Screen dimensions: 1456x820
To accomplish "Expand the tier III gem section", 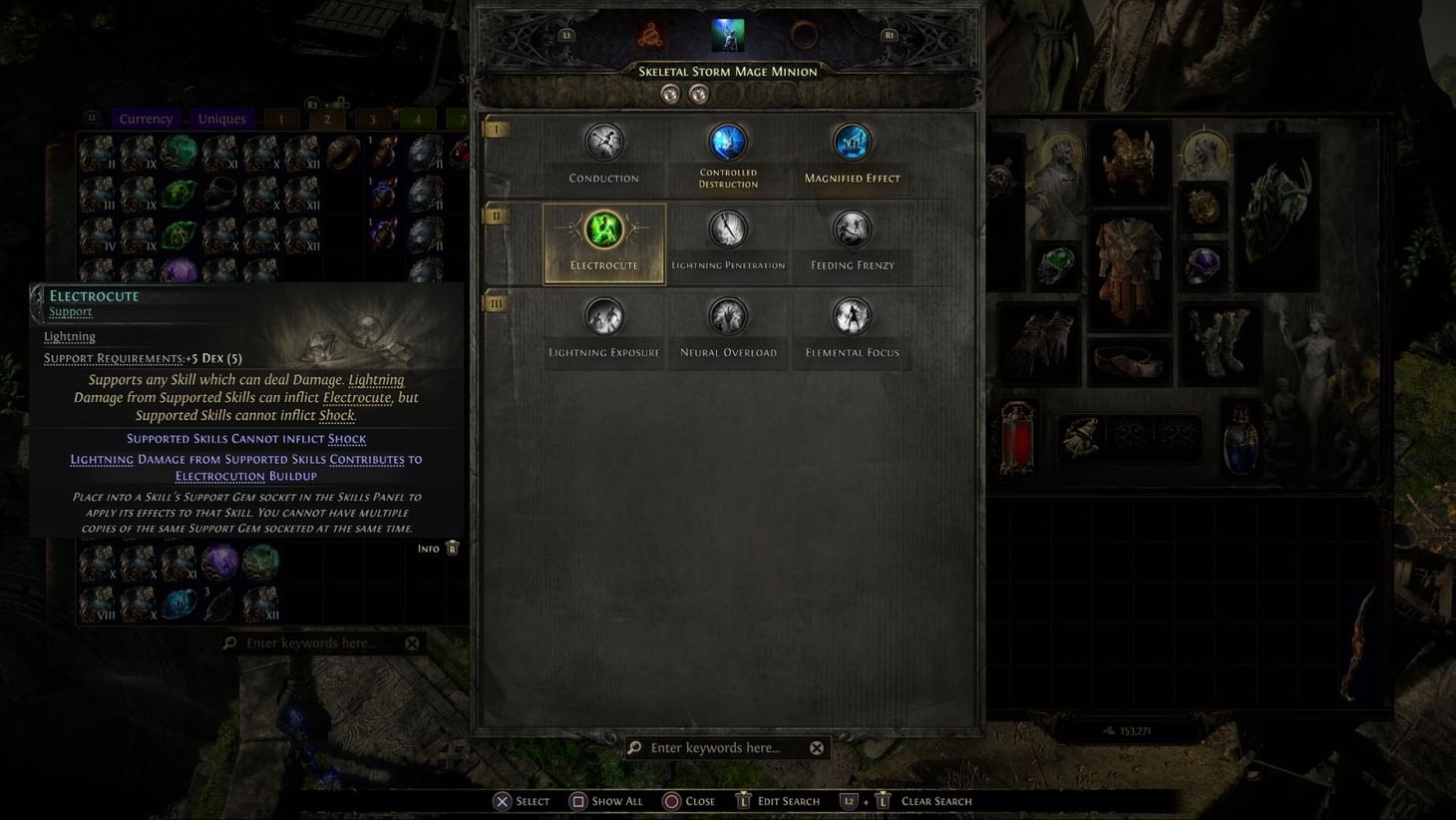I will 496,302.
